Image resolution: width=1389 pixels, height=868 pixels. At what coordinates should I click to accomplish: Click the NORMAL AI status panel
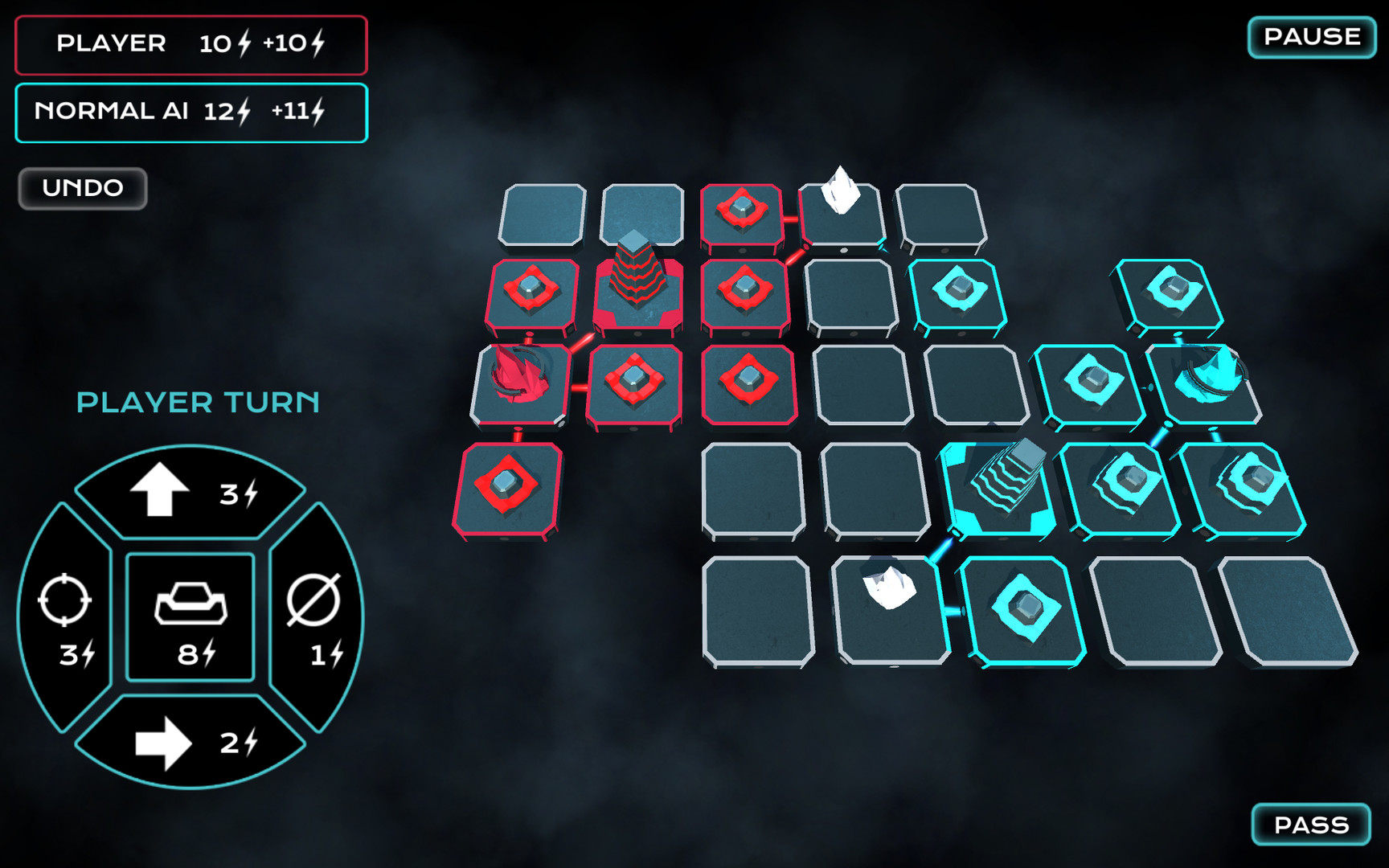pyautogui.click(x=191, y=111)
